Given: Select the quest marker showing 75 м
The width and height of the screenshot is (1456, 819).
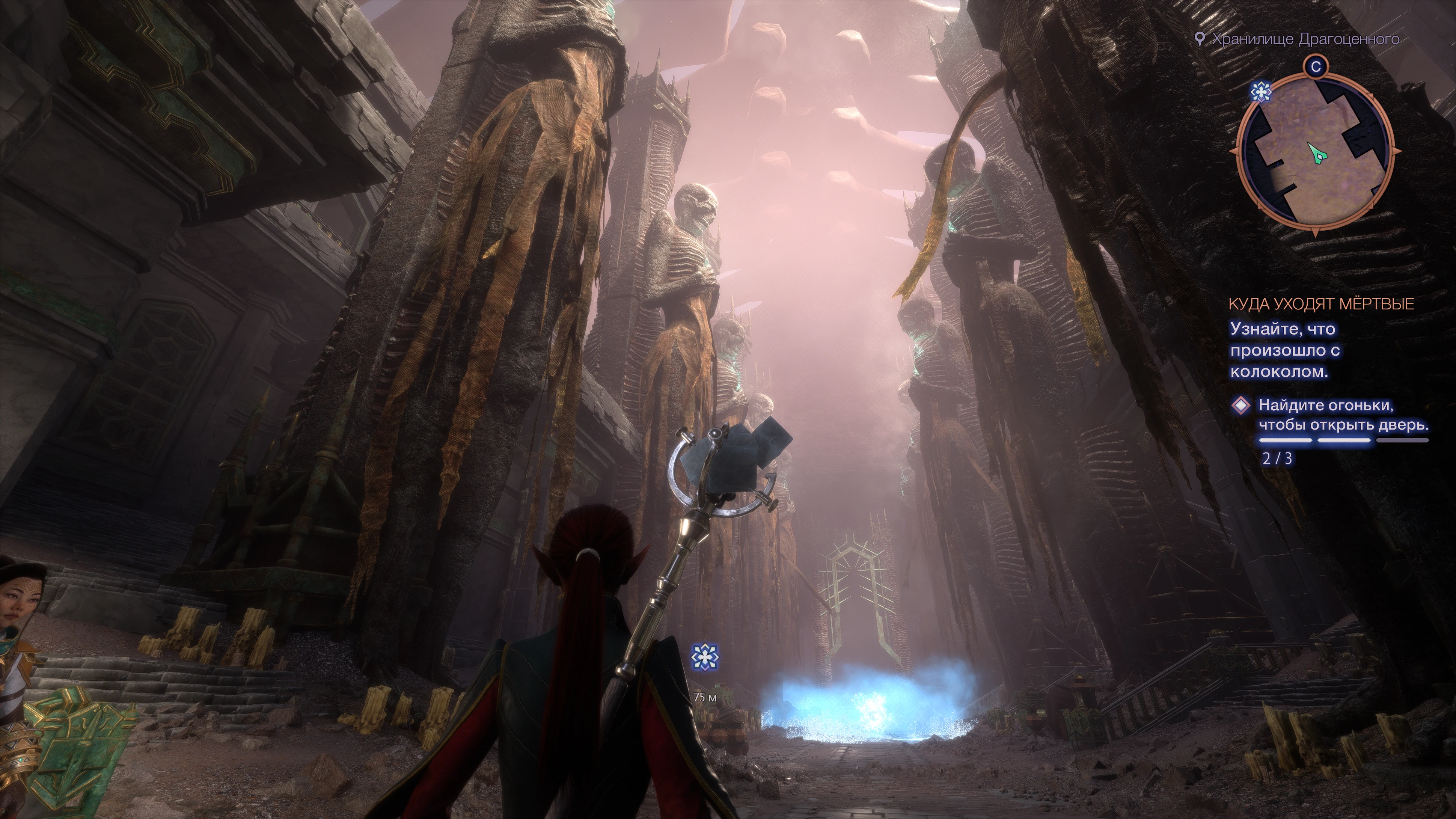Looking at the screenshot, I should (x=705, y=656).
